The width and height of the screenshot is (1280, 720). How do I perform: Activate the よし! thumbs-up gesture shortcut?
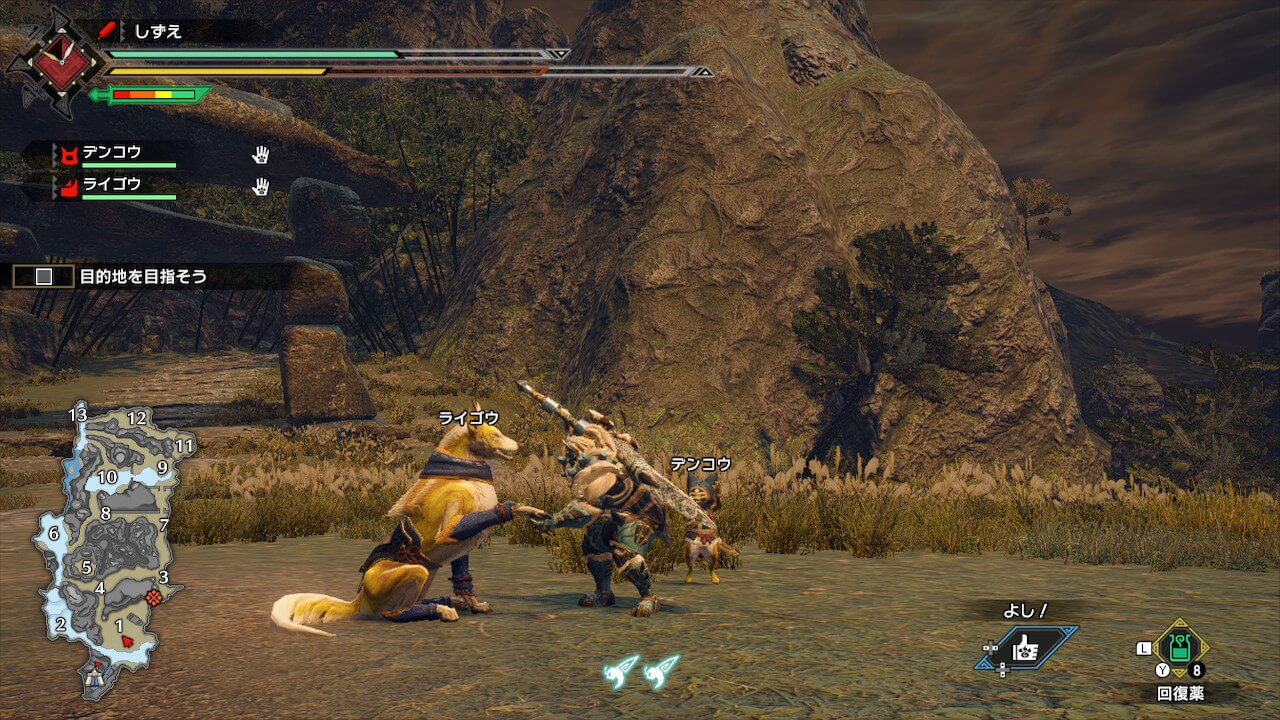pyautogui.click(x=1028, y=648)
